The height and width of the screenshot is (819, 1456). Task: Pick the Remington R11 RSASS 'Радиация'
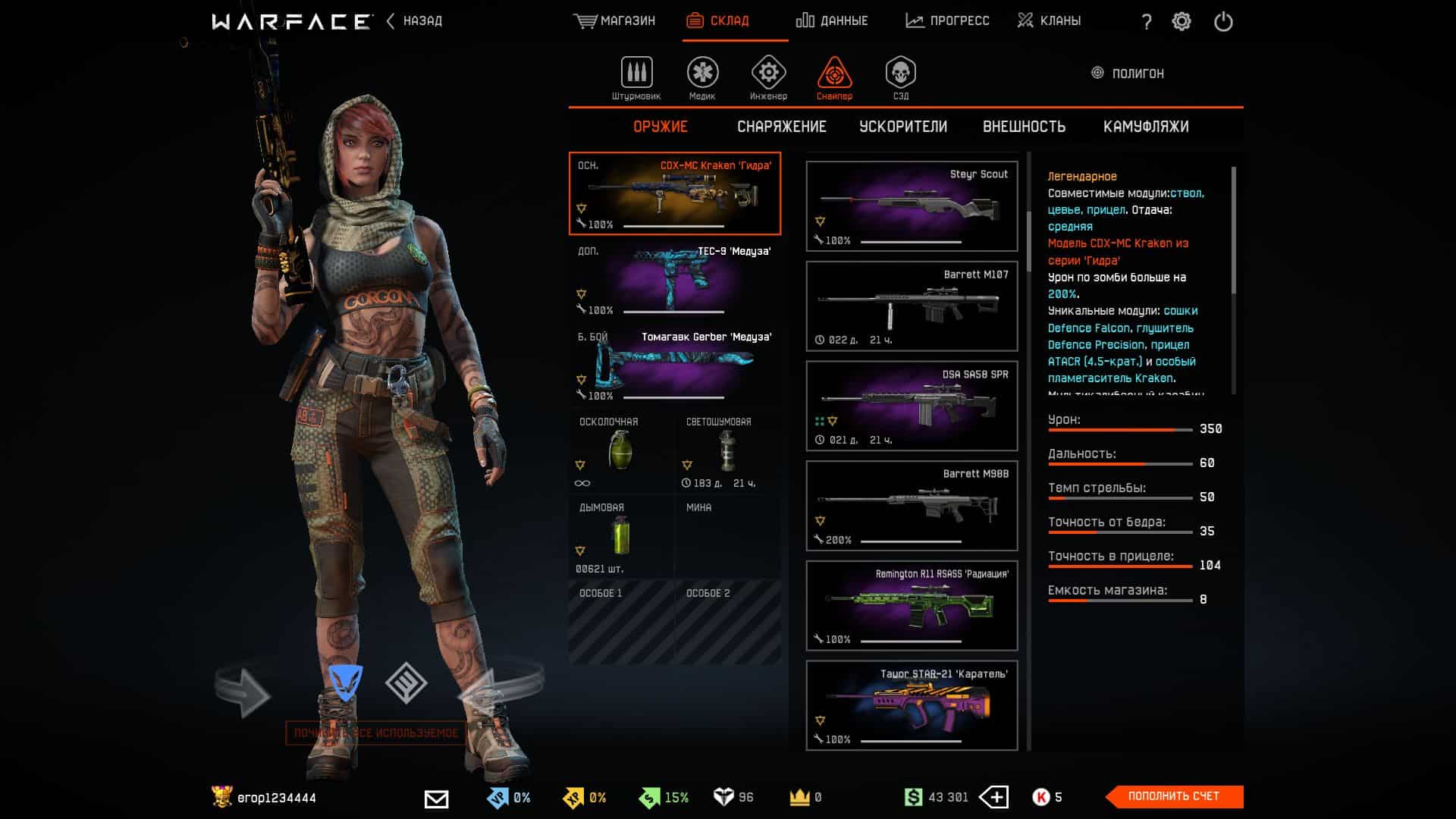pyautogui.click(x=912, y=606)
